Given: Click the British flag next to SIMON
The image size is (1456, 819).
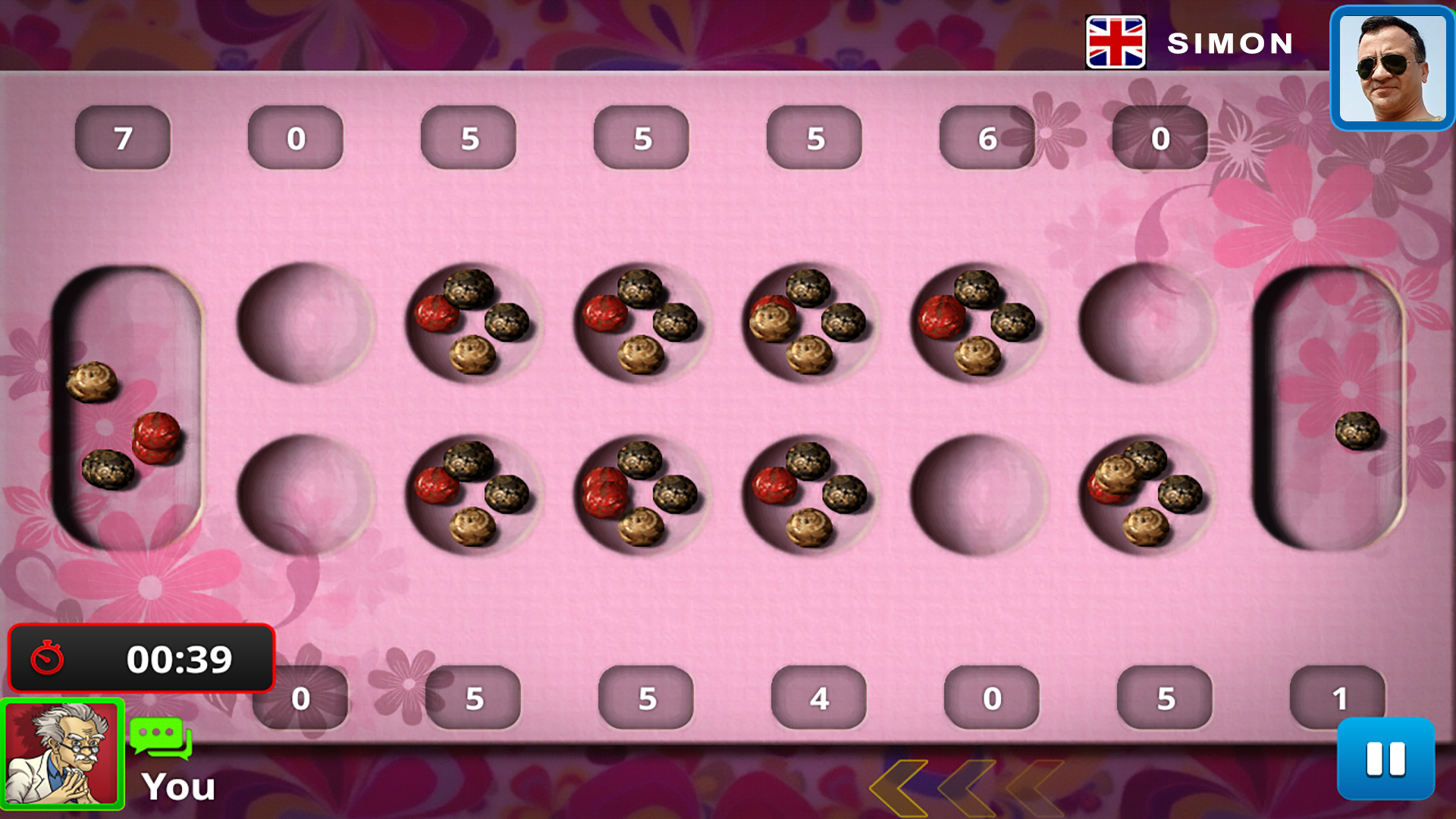Looking at the screenshot, I should [1115, 43].
